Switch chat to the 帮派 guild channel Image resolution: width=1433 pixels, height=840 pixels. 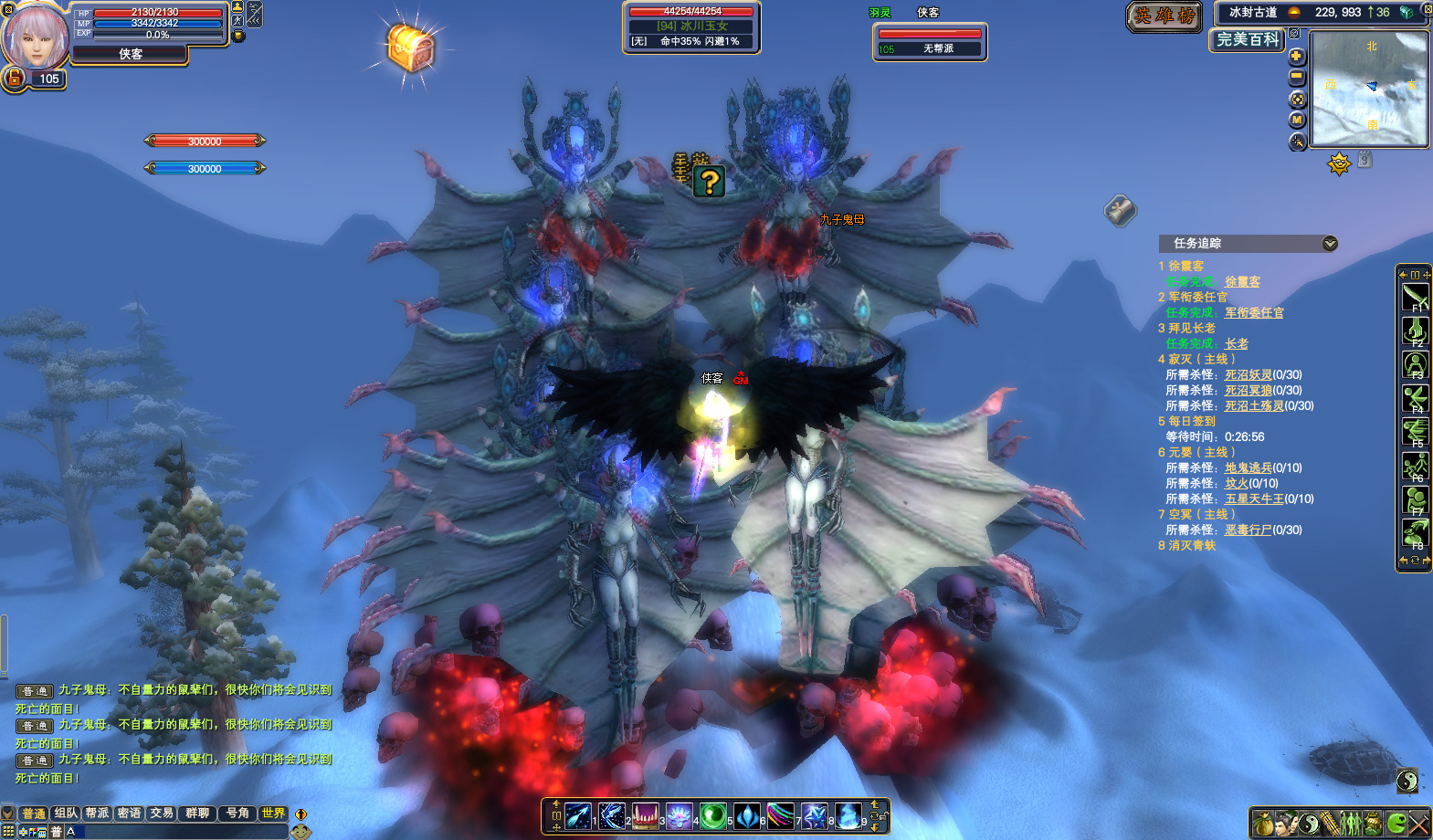pyautogui.click(x=97, y=813)
